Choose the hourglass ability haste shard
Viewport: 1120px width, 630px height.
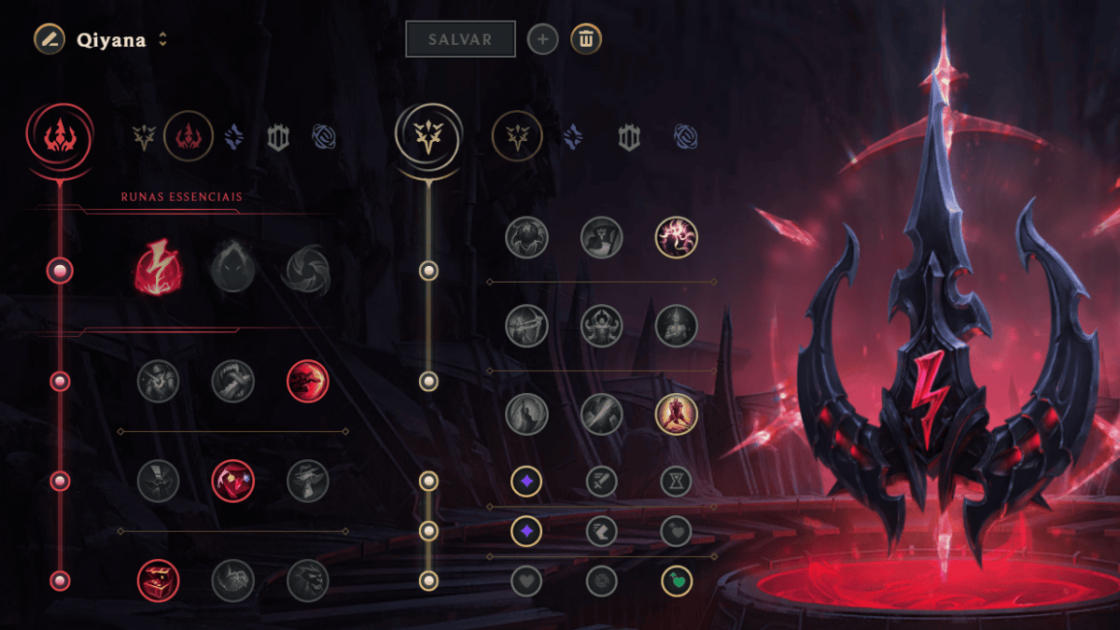[676, 482]
